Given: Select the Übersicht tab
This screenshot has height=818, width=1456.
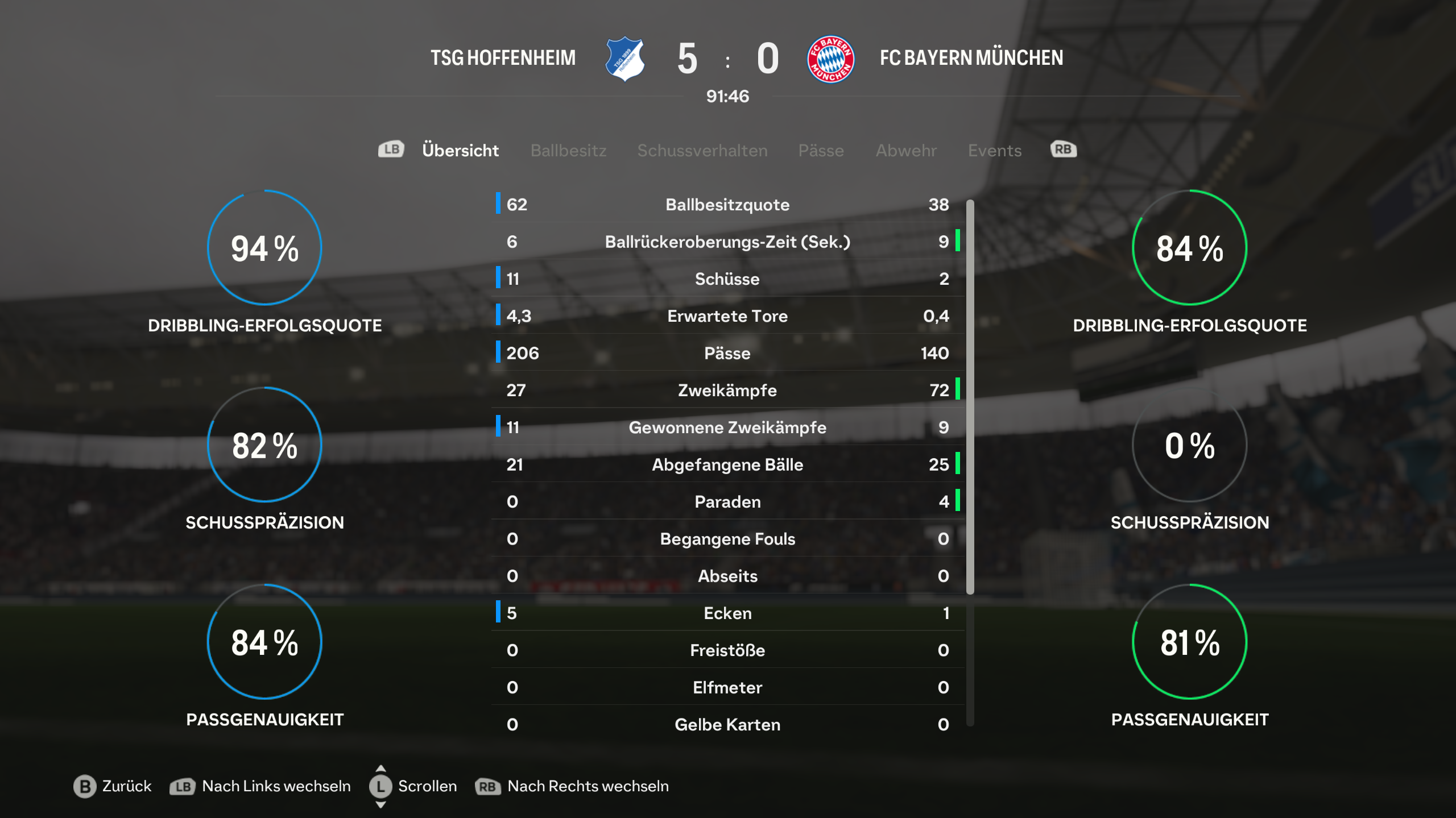Looking at the screenshot, I should point(460,151).
